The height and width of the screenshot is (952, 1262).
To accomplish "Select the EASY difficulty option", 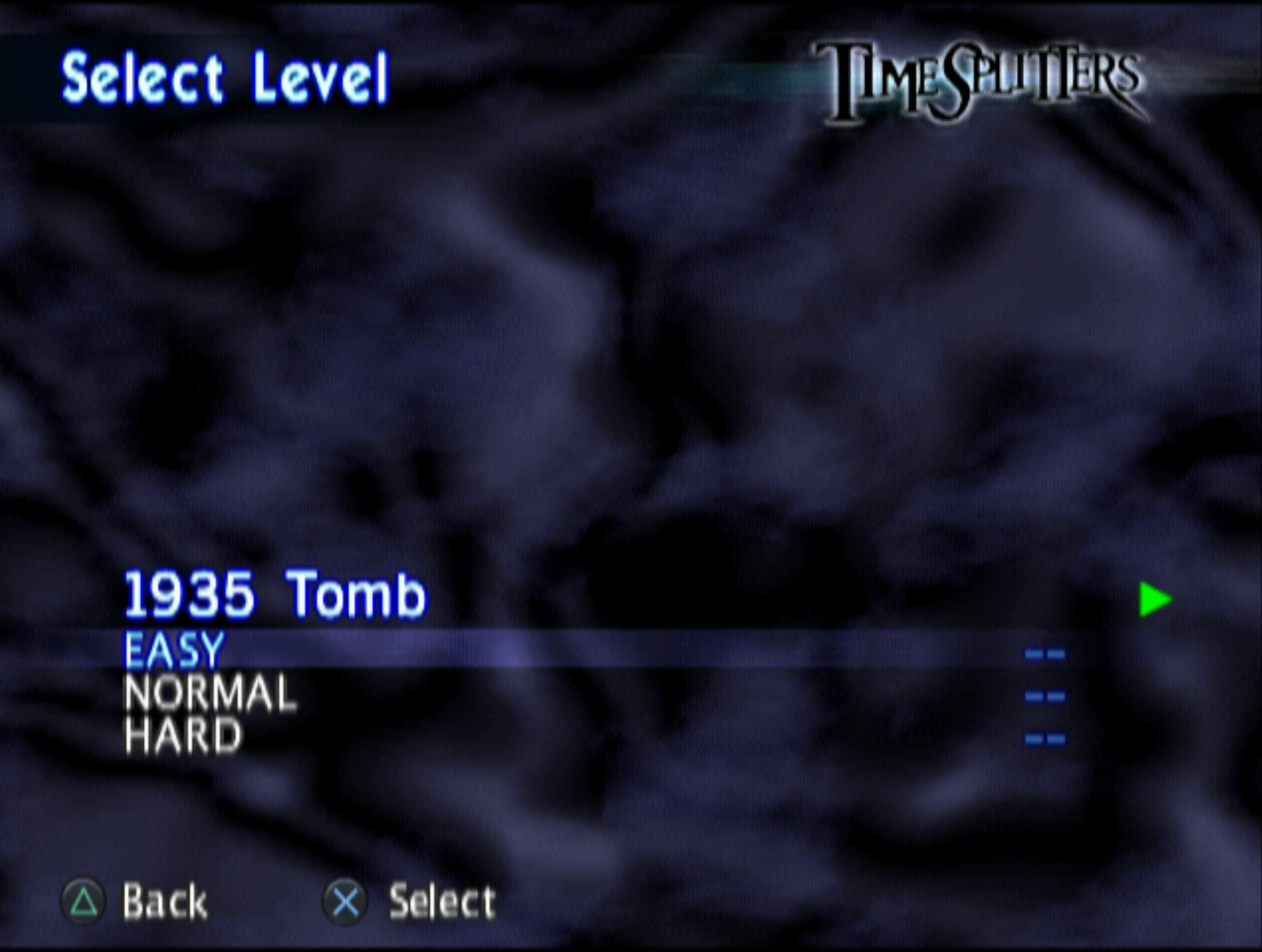I will [175, 651].
